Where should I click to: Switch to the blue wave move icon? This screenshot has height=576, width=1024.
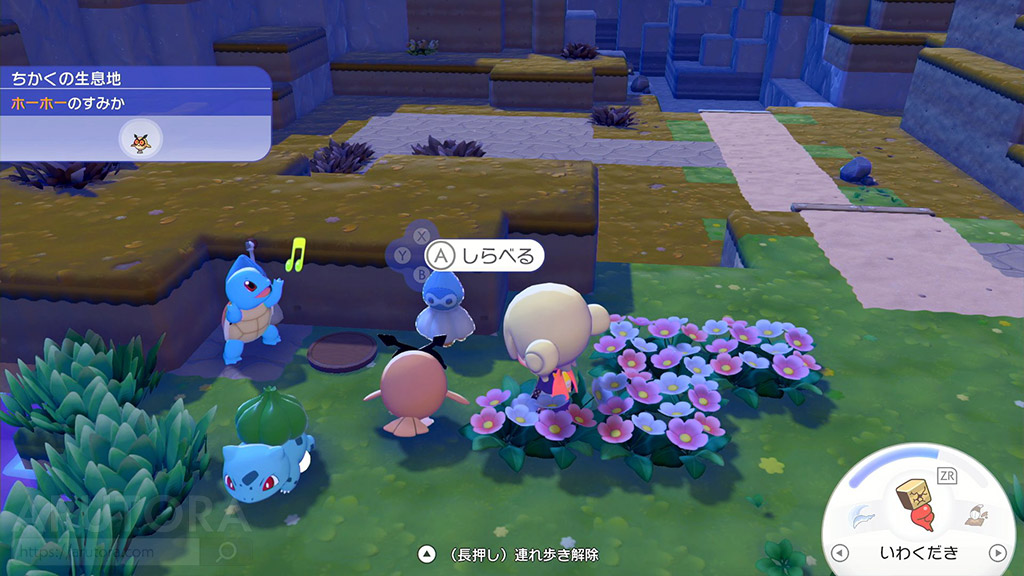tap(862, 515)
